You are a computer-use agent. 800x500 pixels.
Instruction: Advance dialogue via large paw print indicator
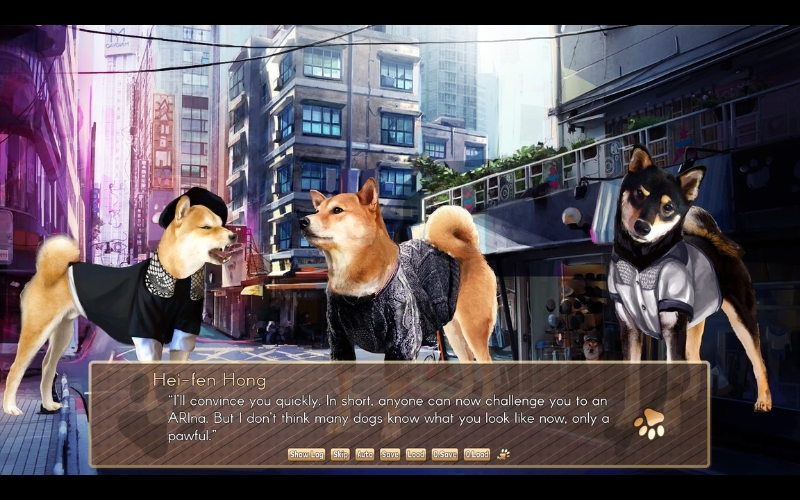click(x=650, y=423)
